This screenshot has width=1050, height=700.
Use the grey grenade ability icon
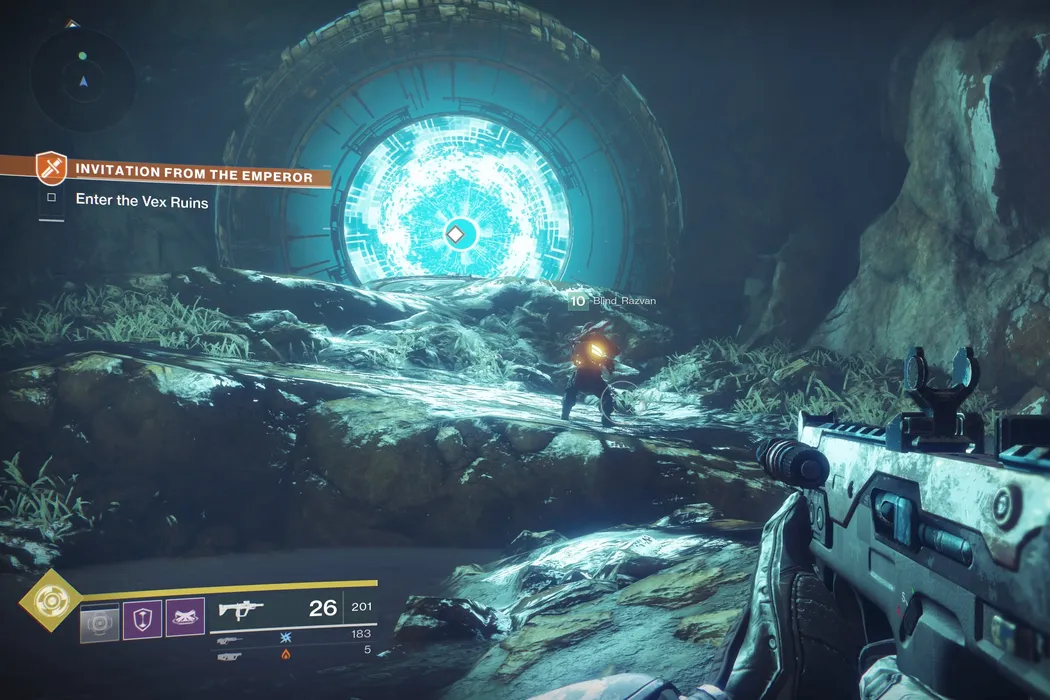coord(99,620)
